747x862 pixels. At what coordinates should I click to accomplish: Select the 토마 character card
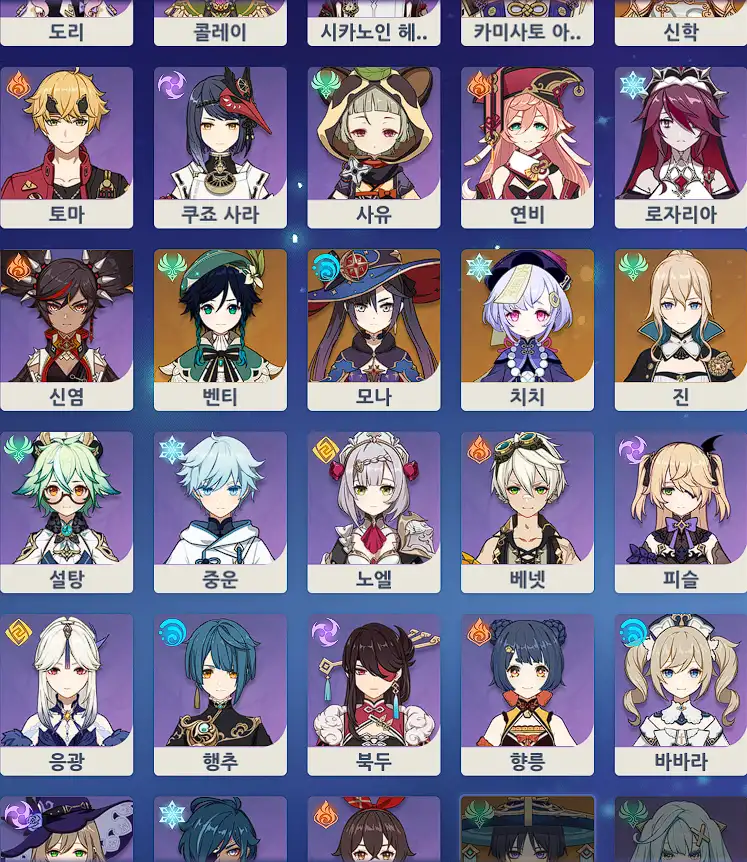point(66,147)
